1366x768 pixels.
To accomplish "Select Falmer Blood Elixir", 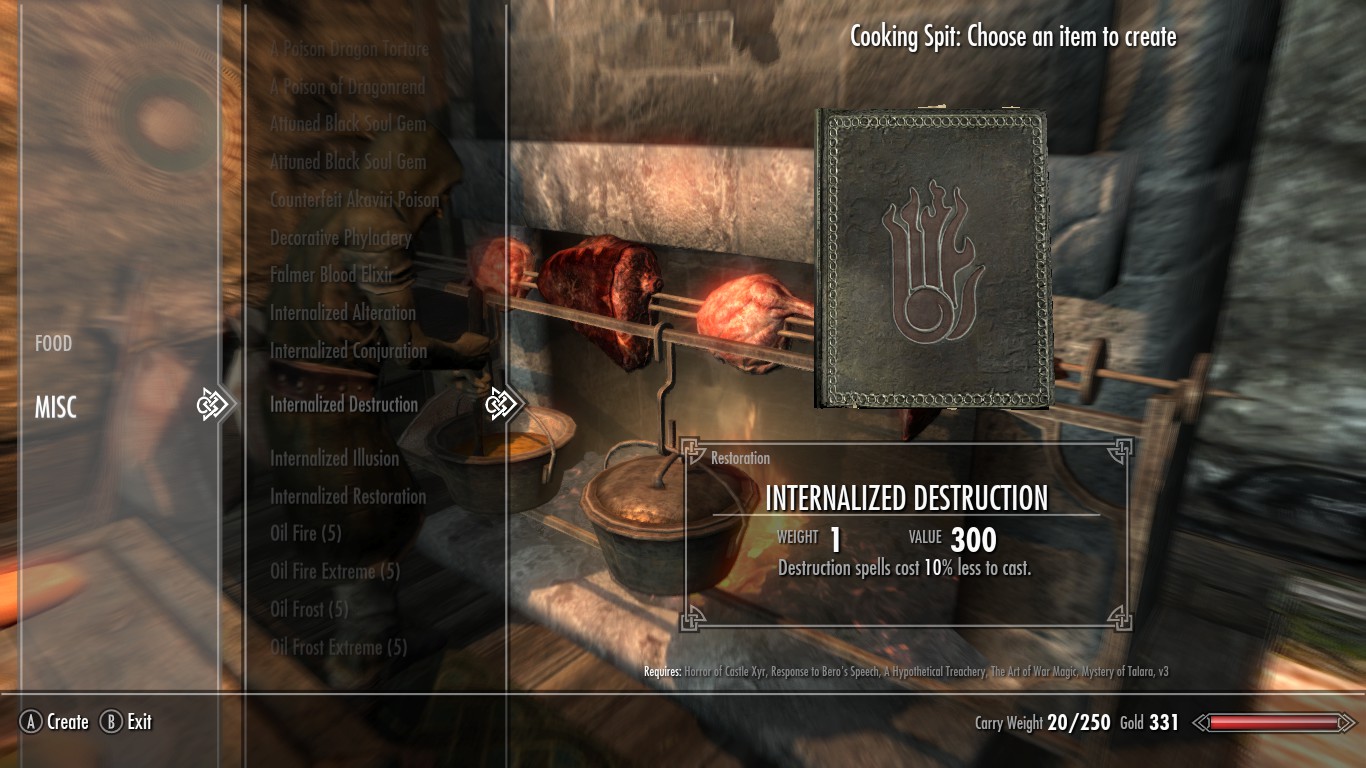I will point(331,275).
